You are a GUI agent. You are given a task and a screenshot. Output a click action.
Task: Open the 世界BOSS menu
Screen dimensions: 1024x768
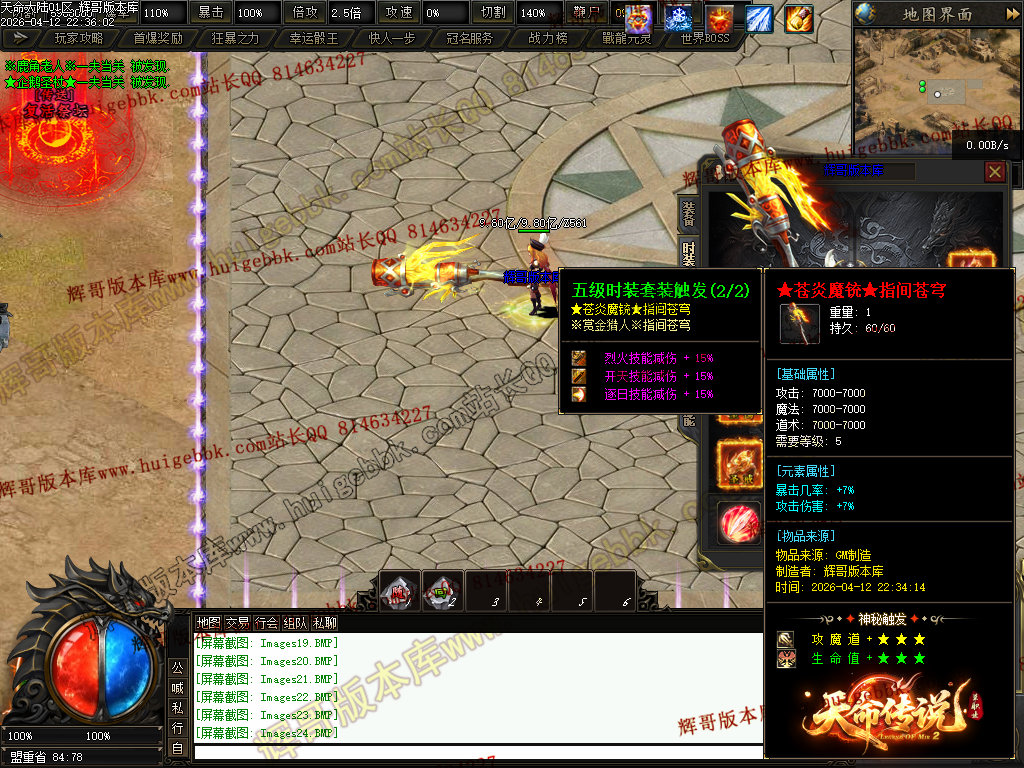click(705, 38)
